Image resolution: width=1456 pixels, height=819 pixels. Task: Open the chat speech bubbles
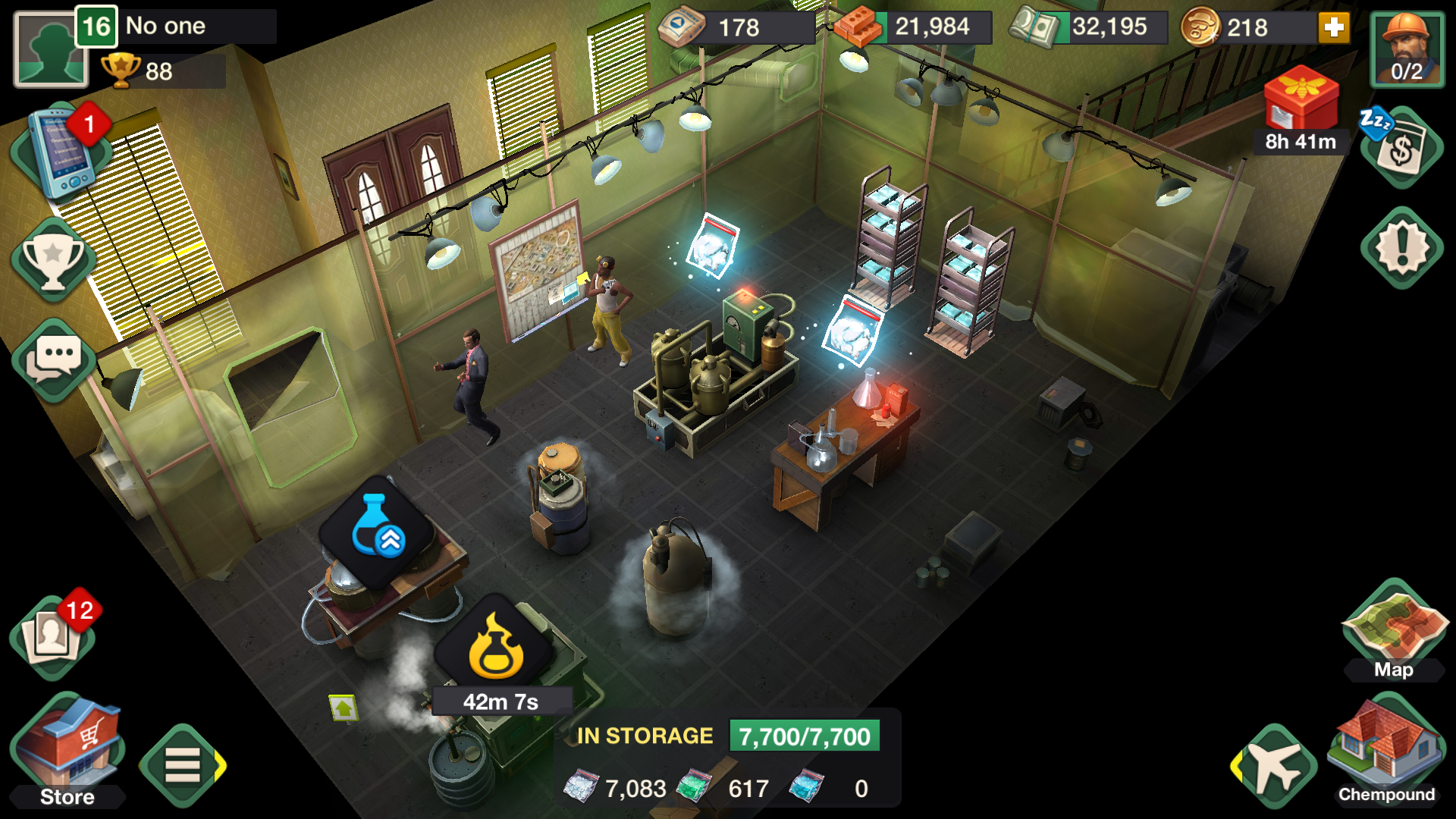(54, 359)
